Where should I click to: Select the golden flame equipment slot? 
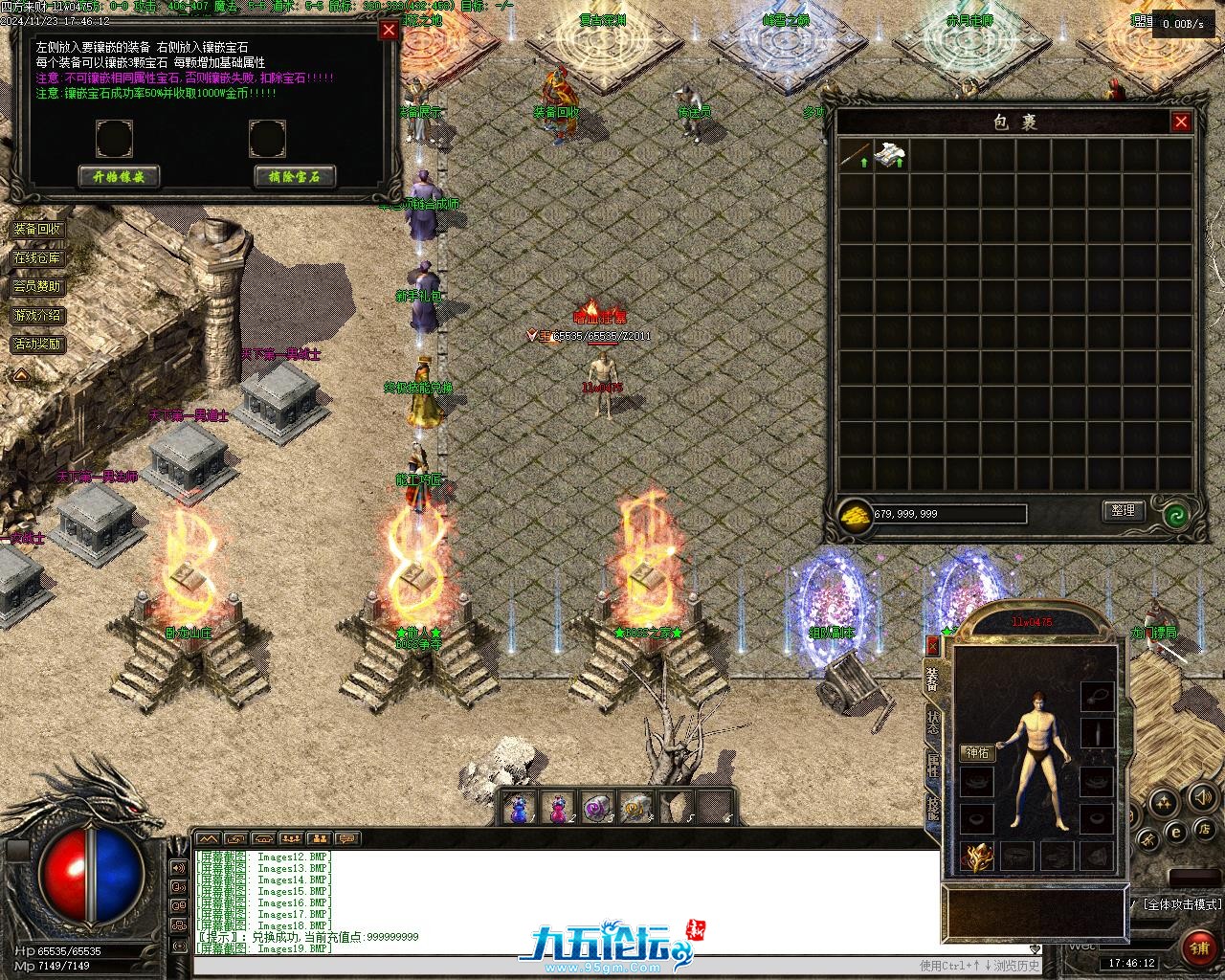click(x=977, y=856)
